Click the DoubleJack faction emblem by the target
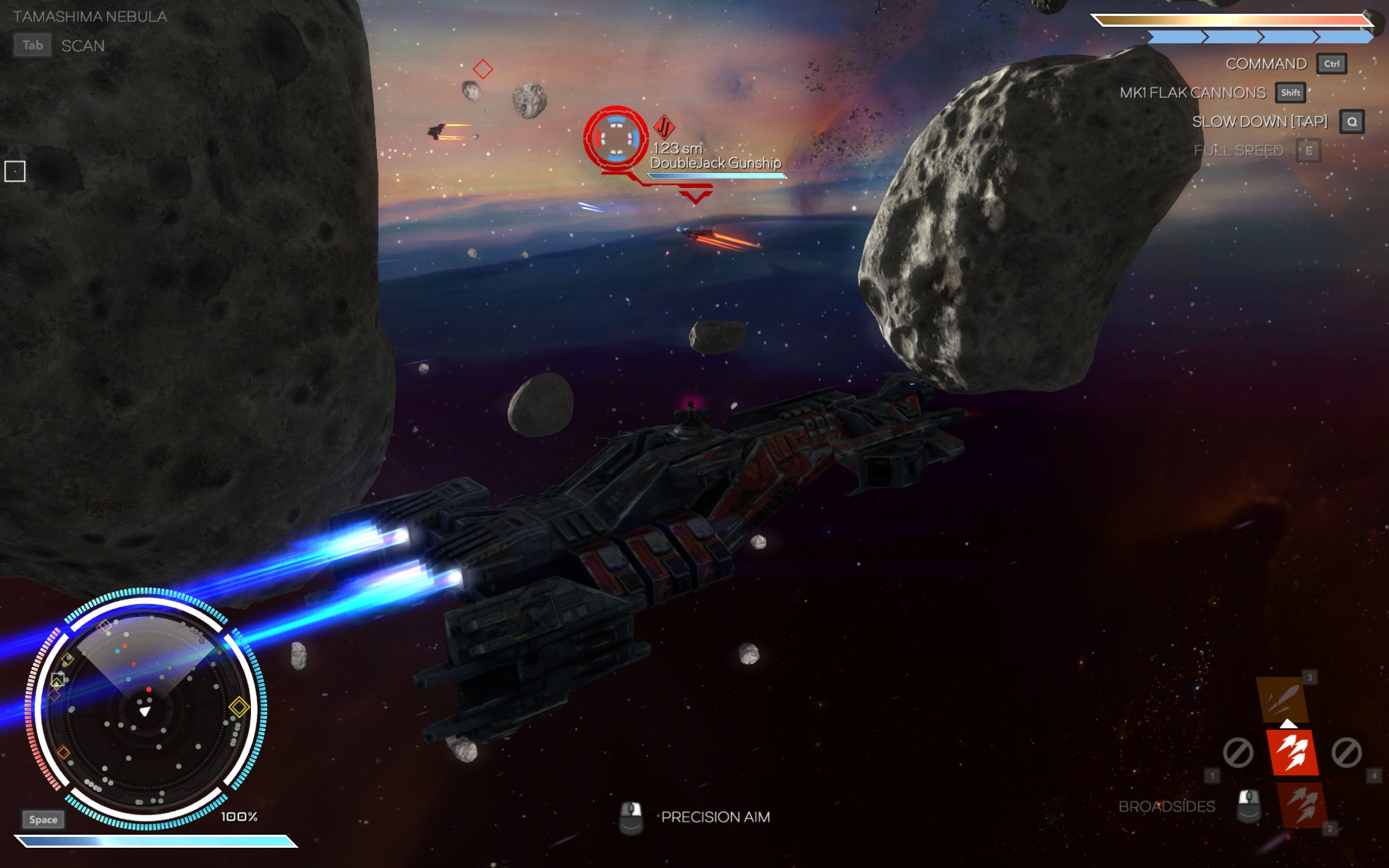This screenshot has width=1389, height=868. (664, 127)
